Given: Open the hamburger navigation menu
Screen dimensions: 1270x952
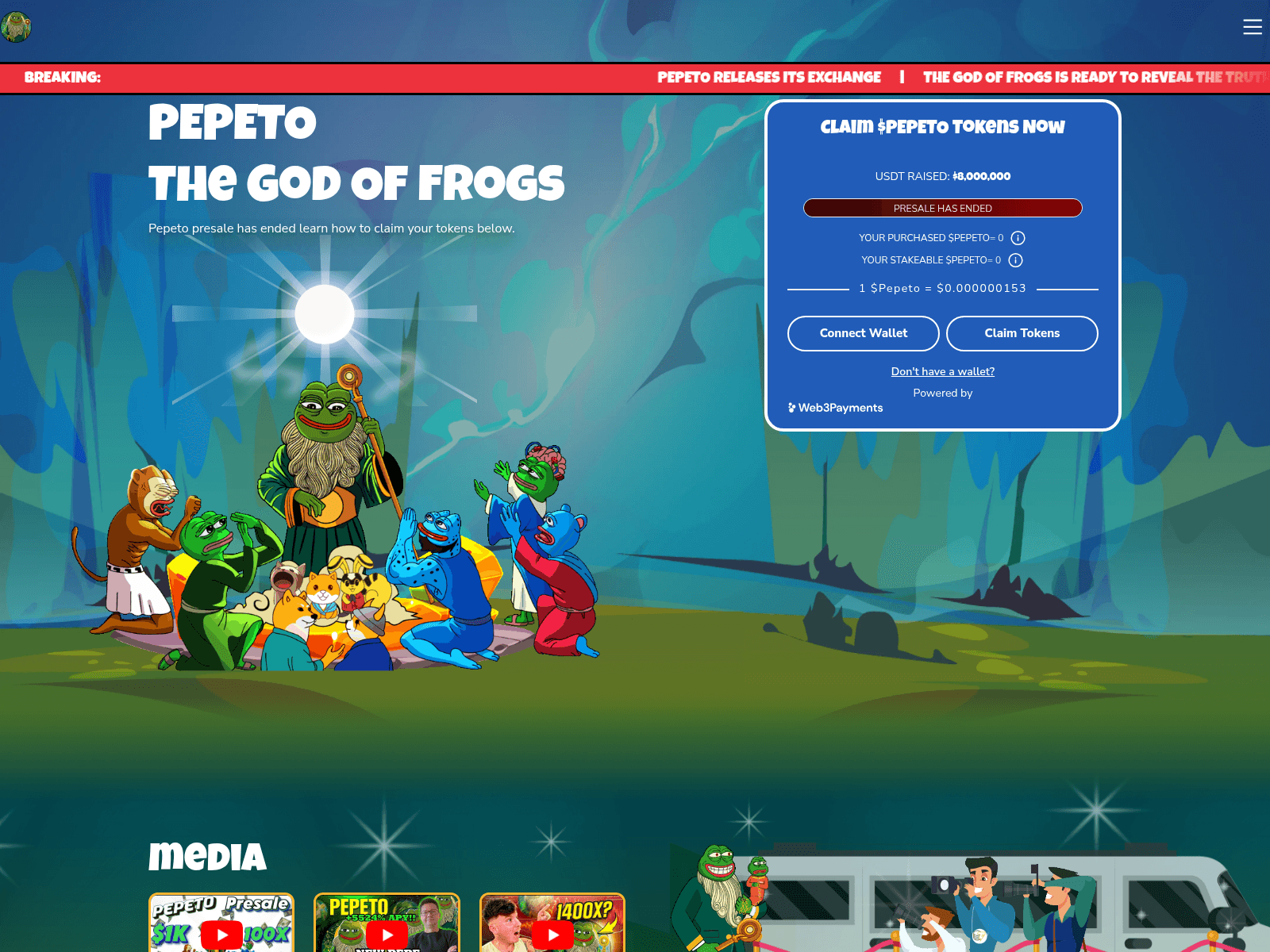Looking at the screenshot, I should (x=1253, y=26).
